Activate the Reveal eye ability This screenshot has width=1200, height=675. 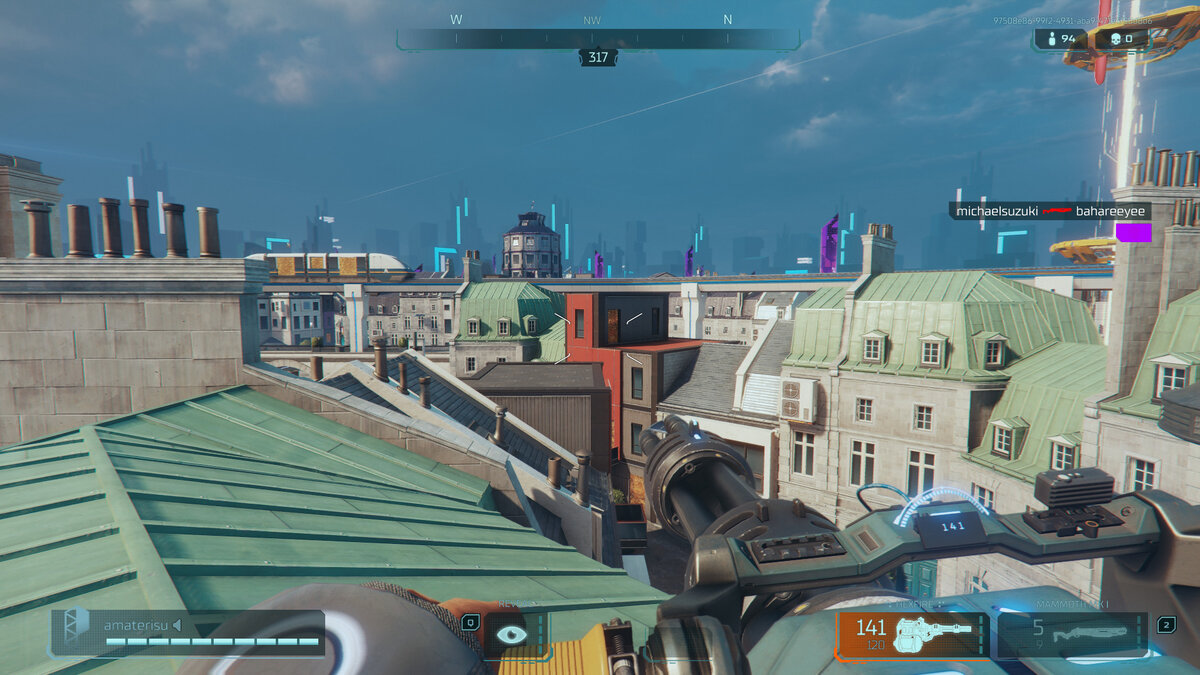(512, 635)
